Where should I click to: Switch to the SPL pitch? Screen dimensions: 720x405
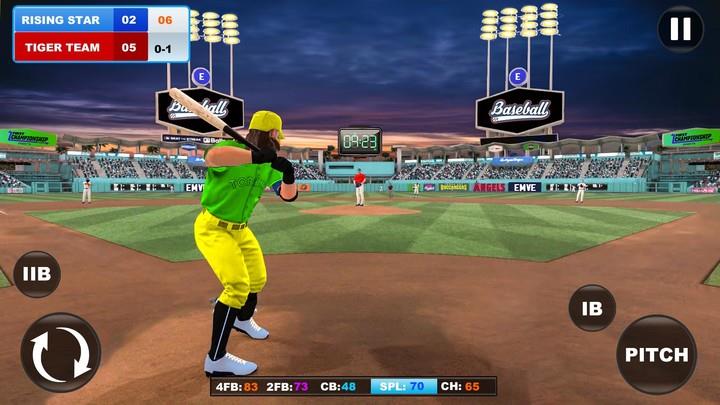click(397, 386)
